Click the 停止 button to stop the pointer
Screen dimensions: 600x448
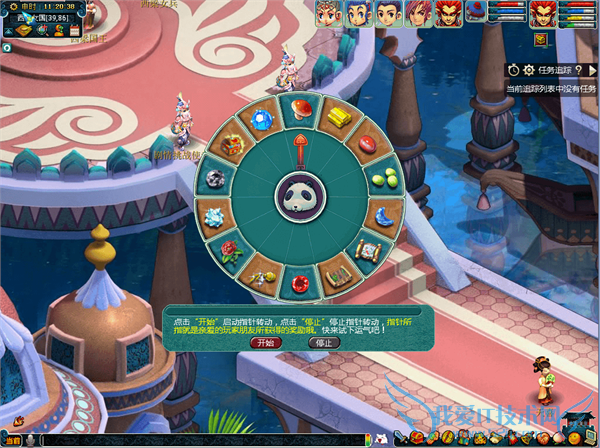click(322, 342)
